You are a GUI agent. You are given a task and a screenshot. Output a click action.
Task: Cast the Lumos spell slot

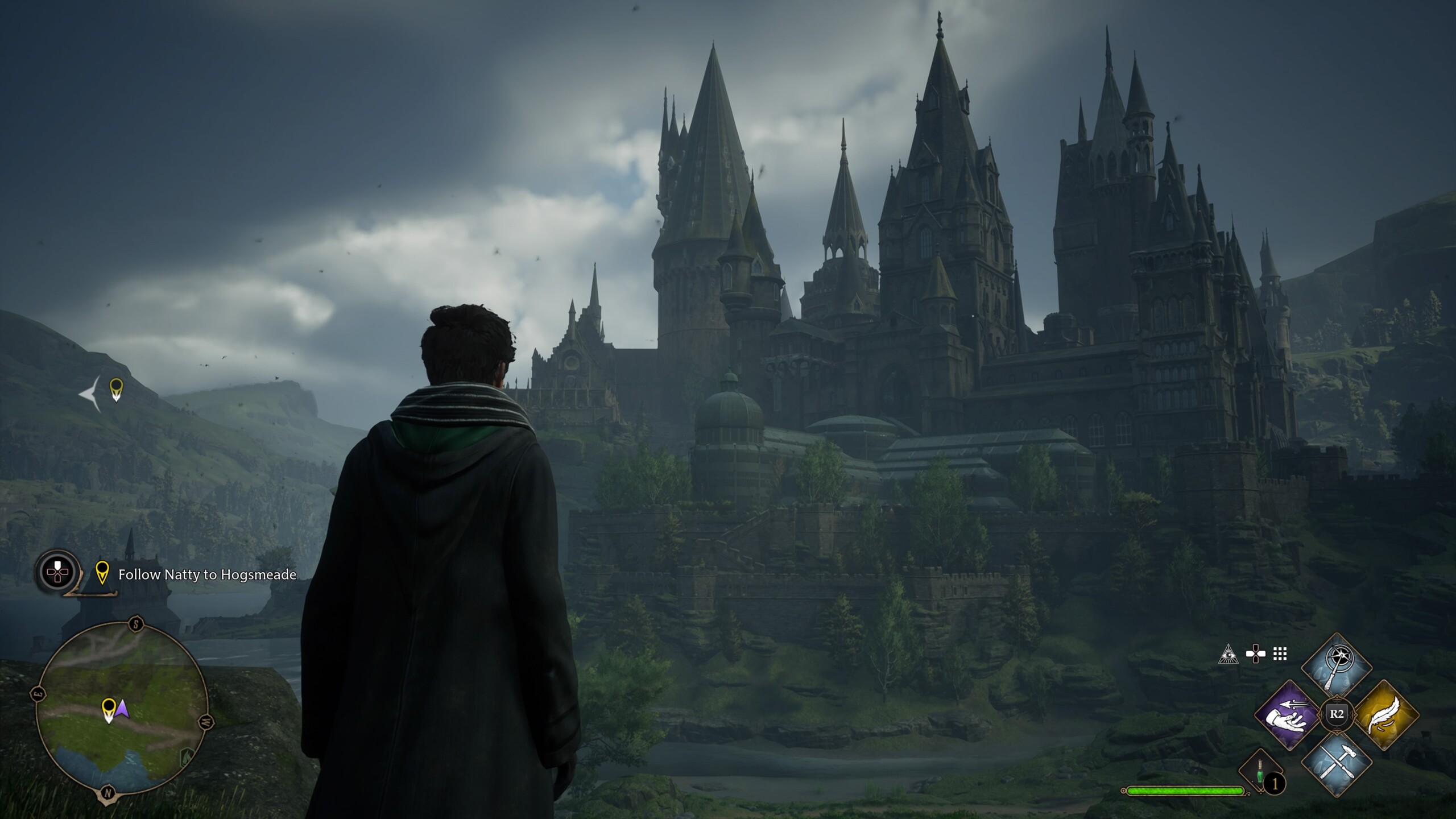pos(1337,667)
